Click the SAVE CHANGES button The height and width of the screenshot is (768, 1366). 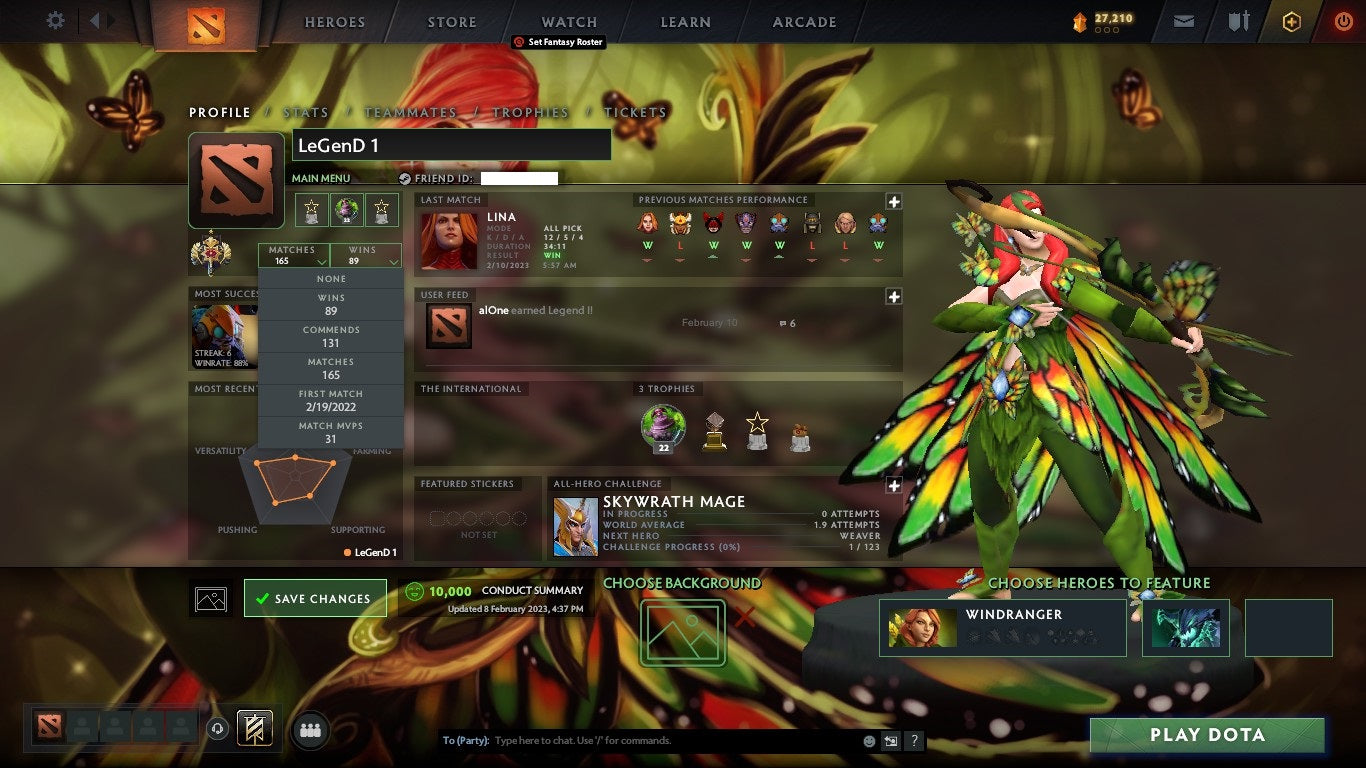point(315,598)
